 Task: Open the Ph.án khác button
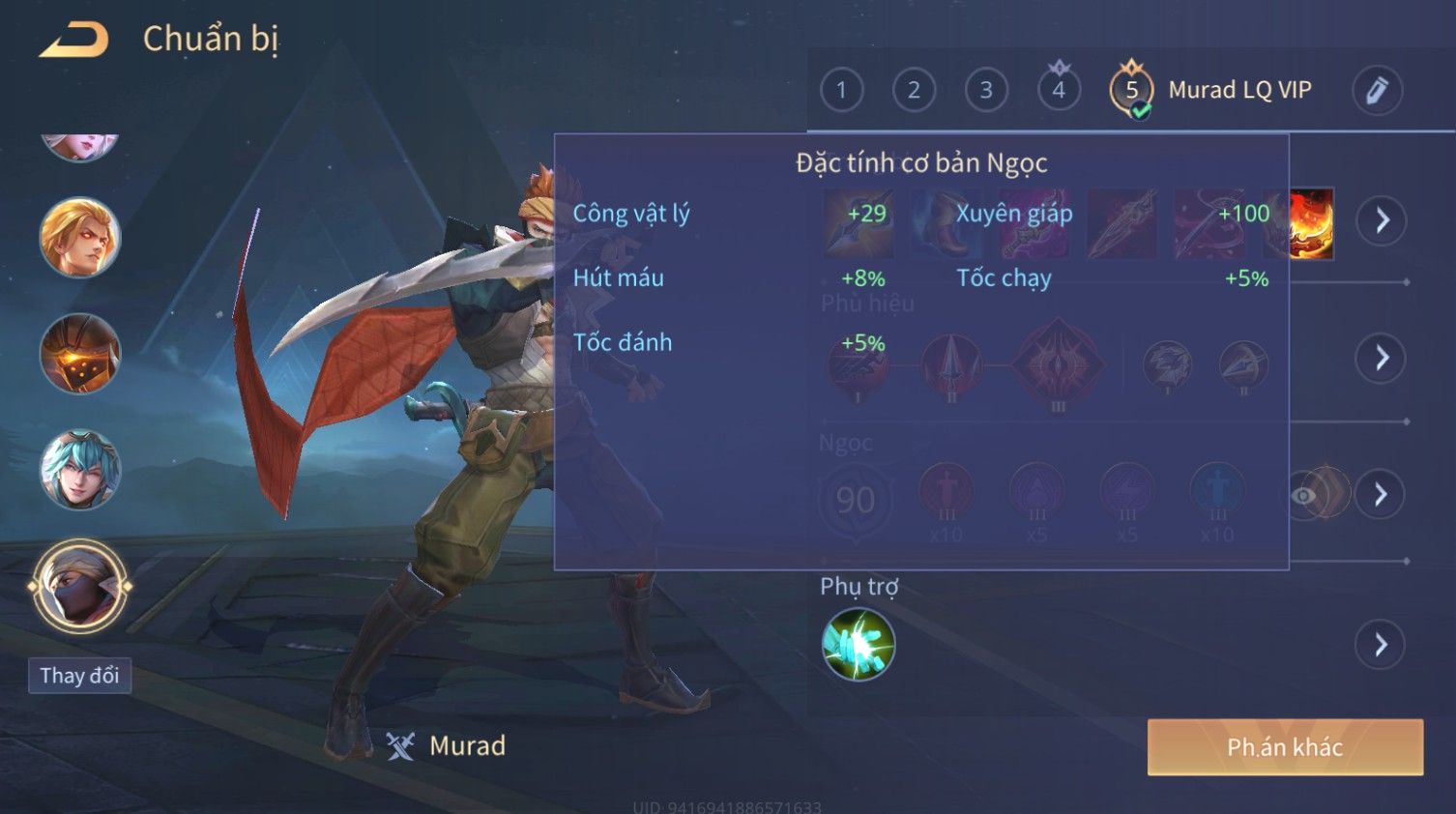pos(1285,746)
